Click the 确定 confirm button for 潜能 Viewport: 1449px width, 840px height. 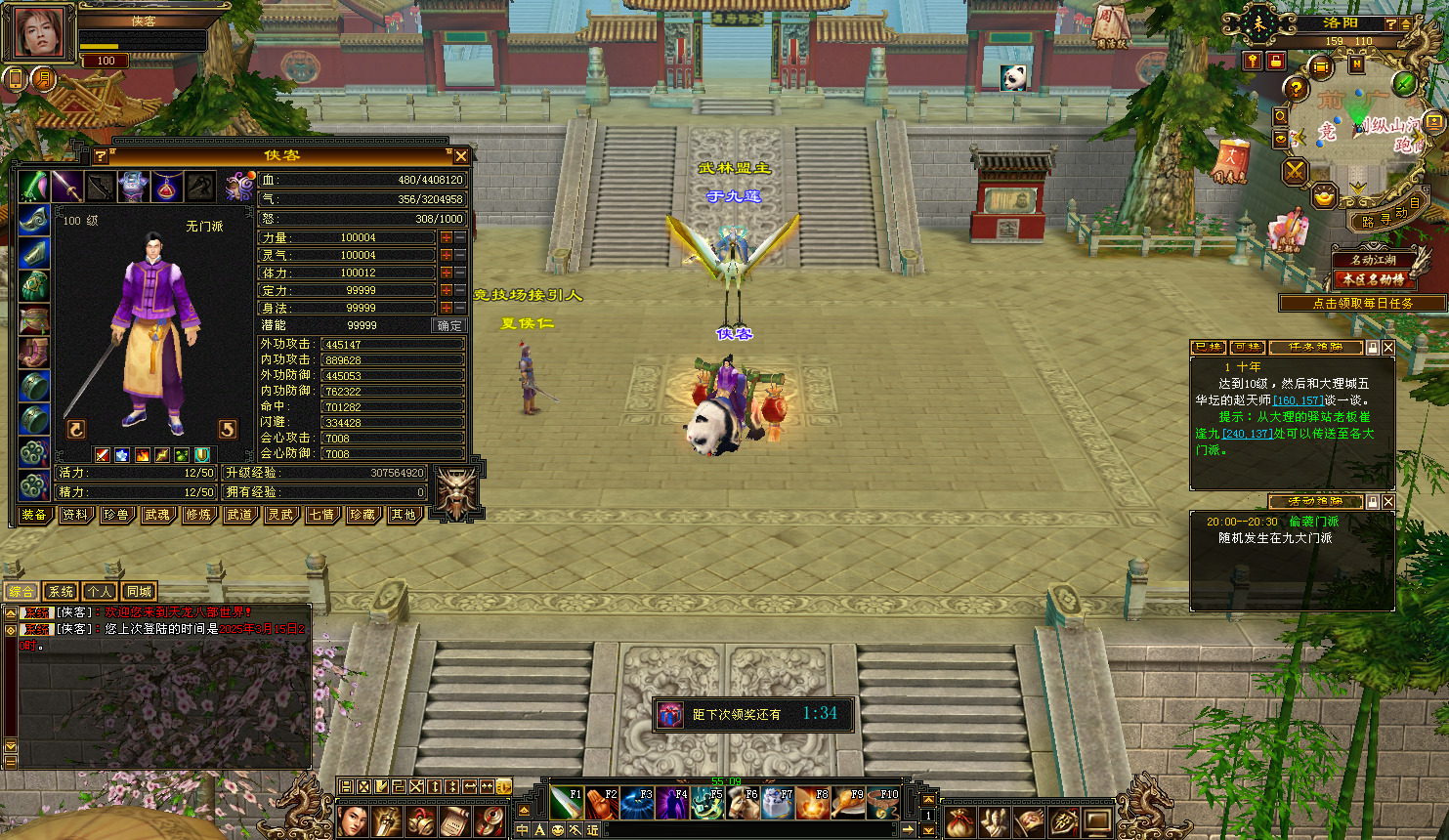(x=449, y=325)
